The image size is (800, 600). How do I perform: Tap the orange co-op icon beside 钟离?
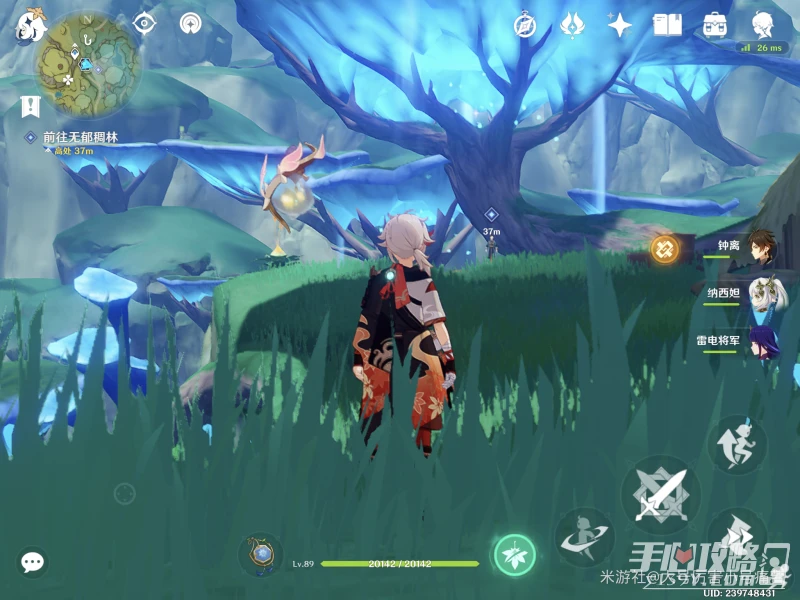(664, 248)
